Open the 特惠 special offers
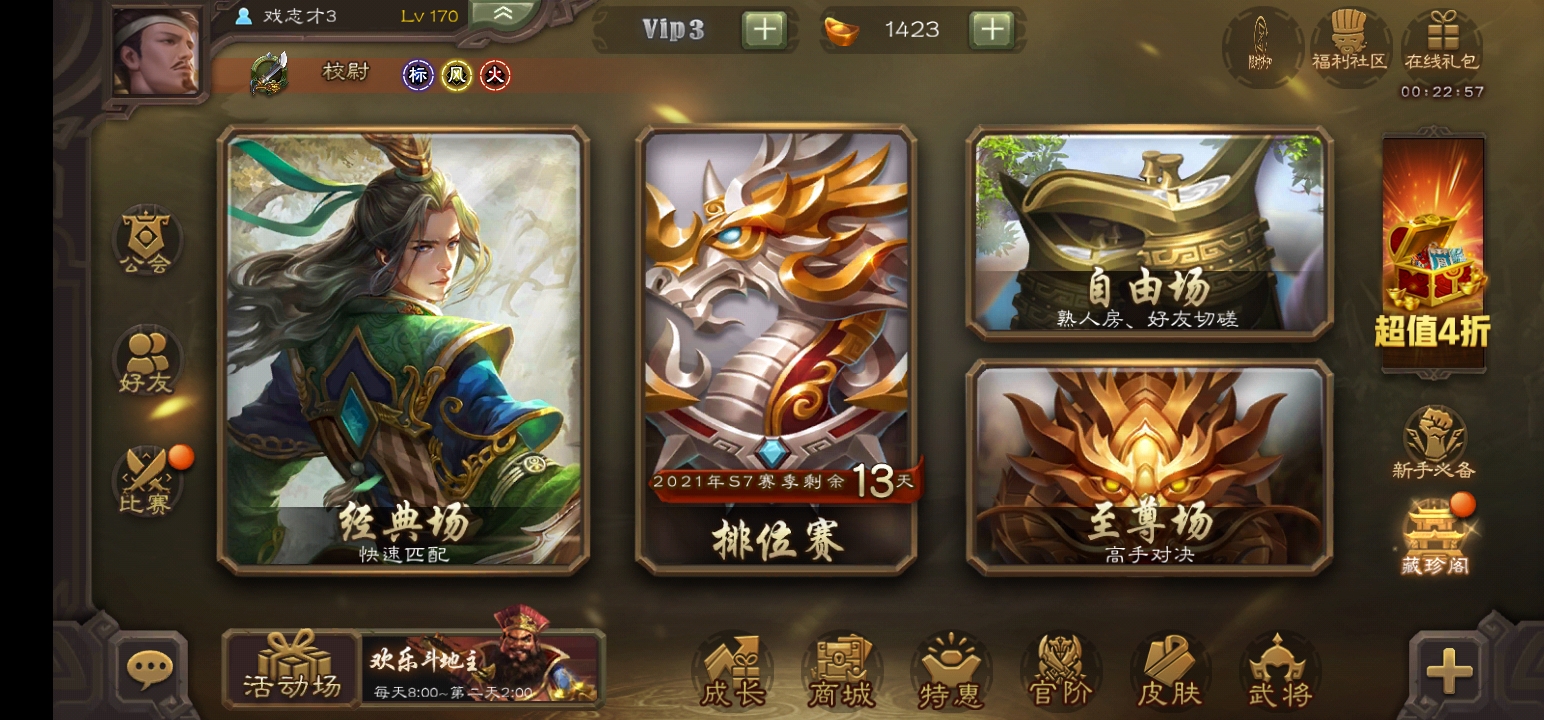Viewport: 1544px width, 720px height. tap(950, 670)
